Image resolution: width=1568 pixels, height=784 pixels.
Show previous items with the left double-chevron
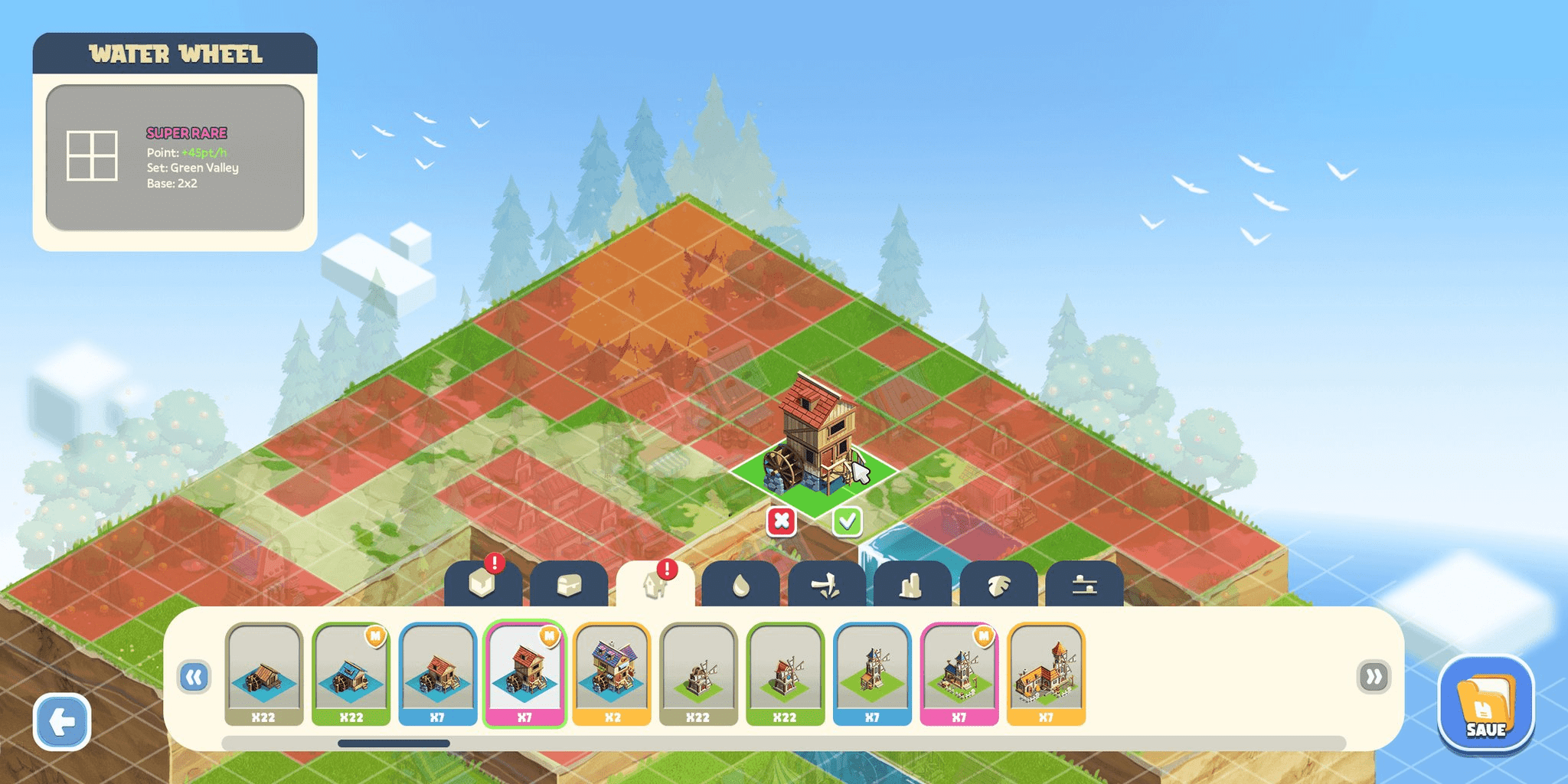[194, 677]
